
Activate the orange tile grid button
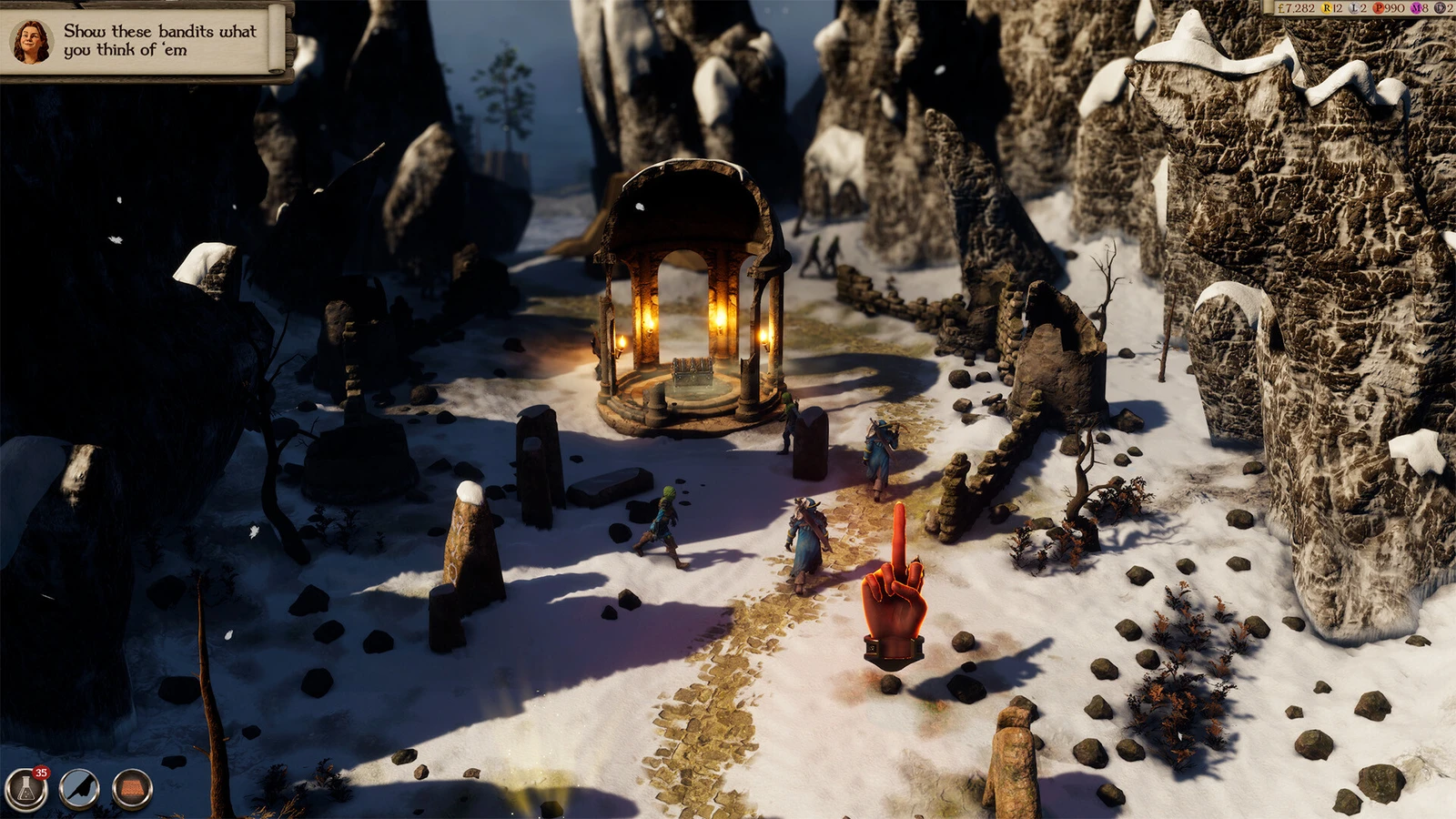tap(132, 789)
